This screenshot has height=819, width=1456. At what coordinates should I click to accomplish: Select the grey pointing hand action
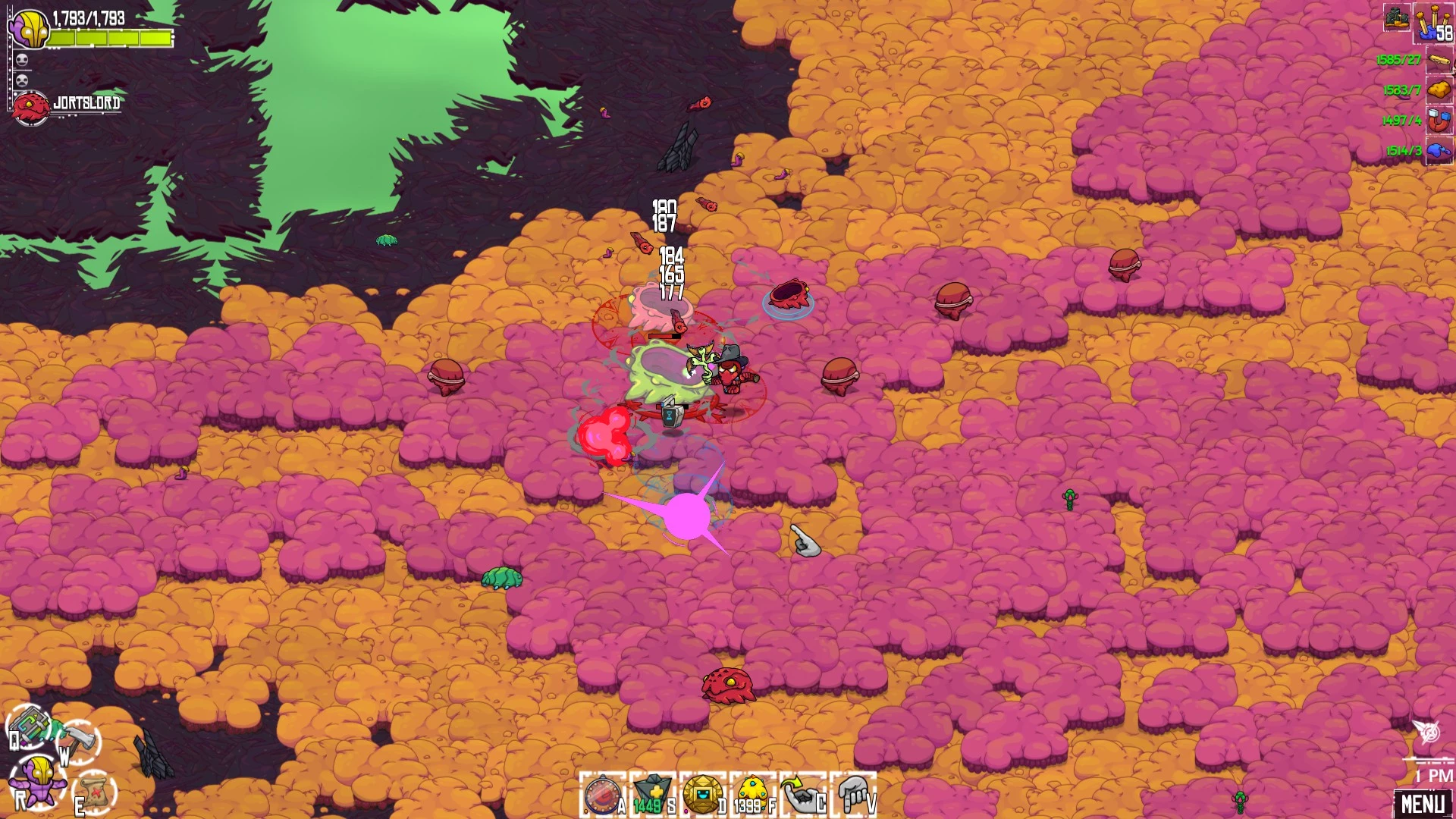(854, 795)
